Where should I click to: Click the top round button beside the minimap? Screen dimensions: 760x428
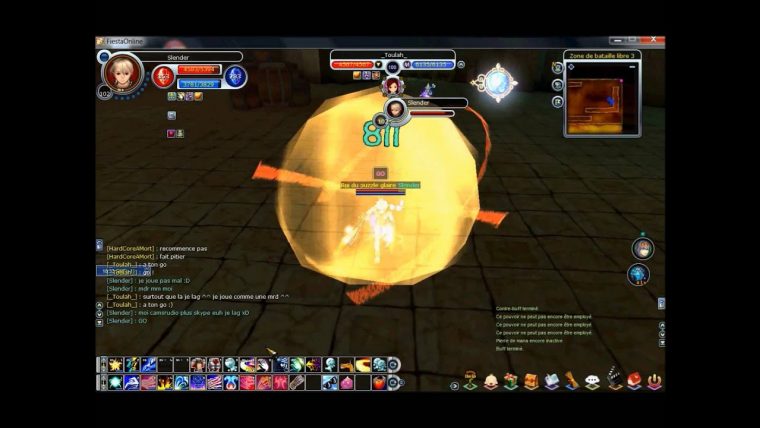557,68
